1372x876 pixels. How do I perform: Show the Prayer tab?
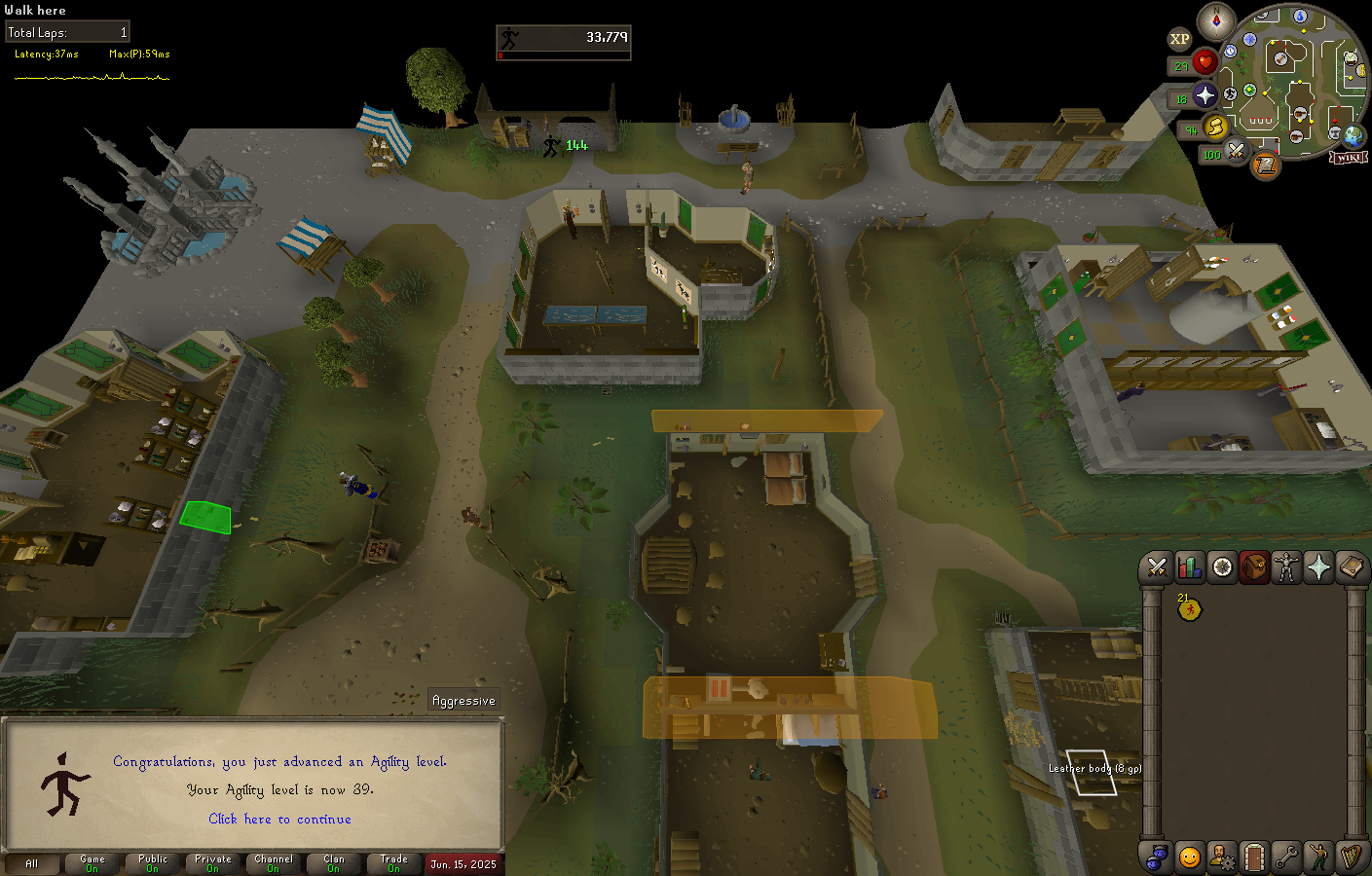click(x=1318, y=566)
